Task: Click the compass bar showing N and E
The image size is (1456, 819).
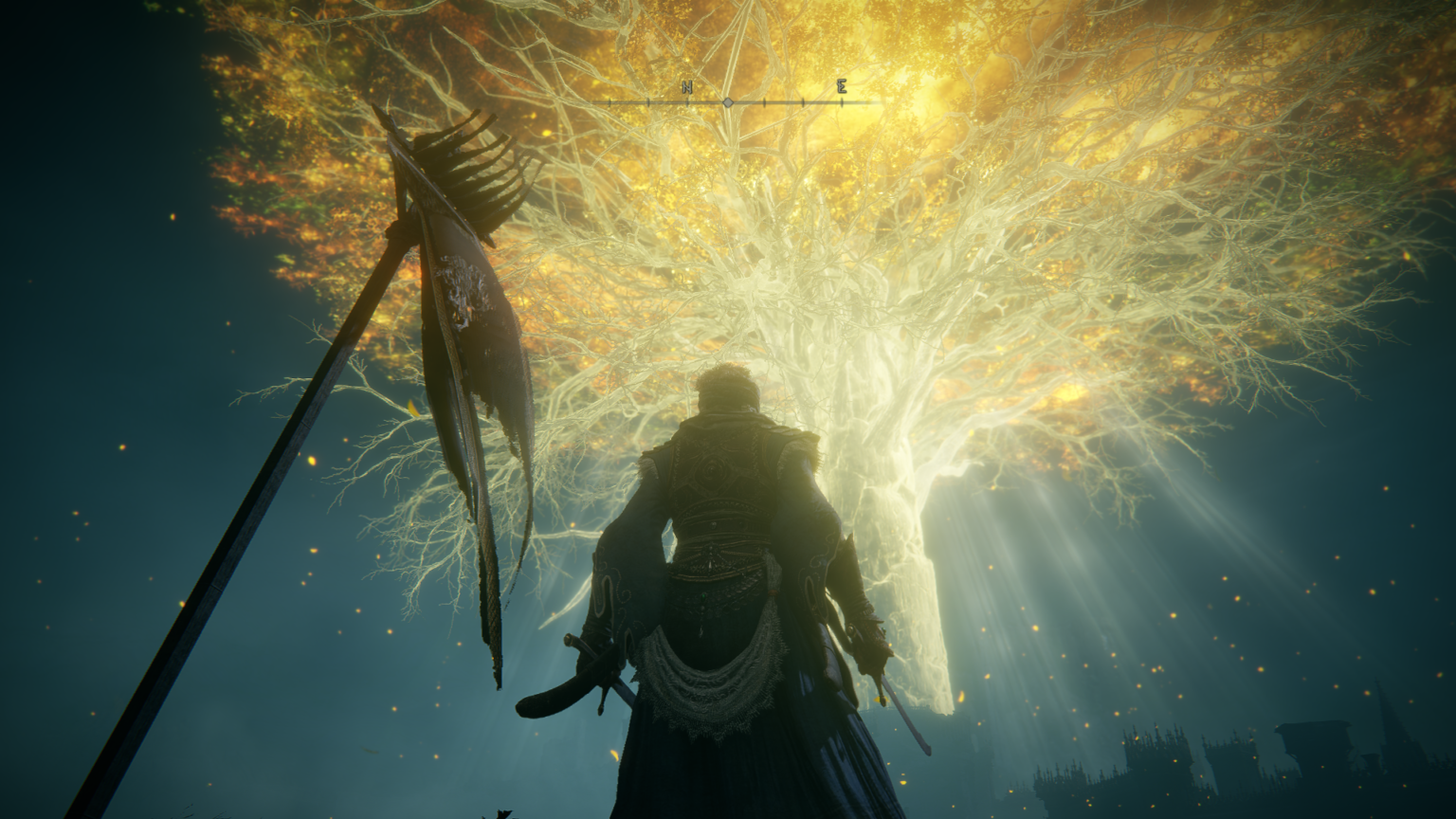Action: pyautogui.click(x=727, y=100)
